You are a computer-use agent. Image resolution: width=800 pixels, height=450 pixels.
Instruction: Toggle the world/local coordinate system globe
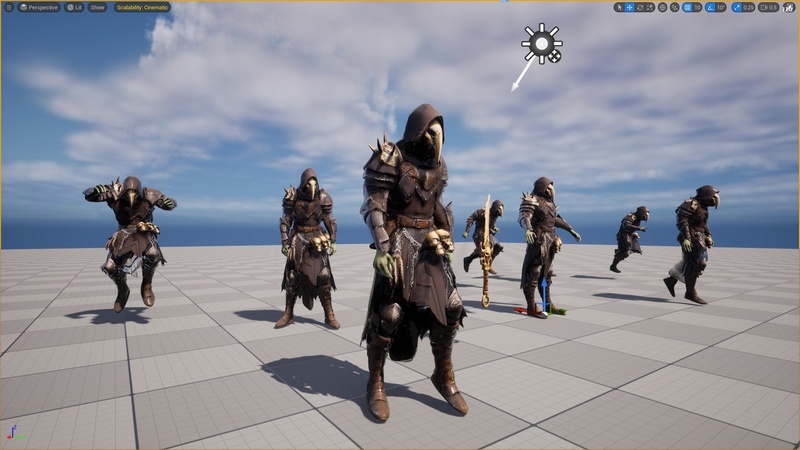[663, 7]
